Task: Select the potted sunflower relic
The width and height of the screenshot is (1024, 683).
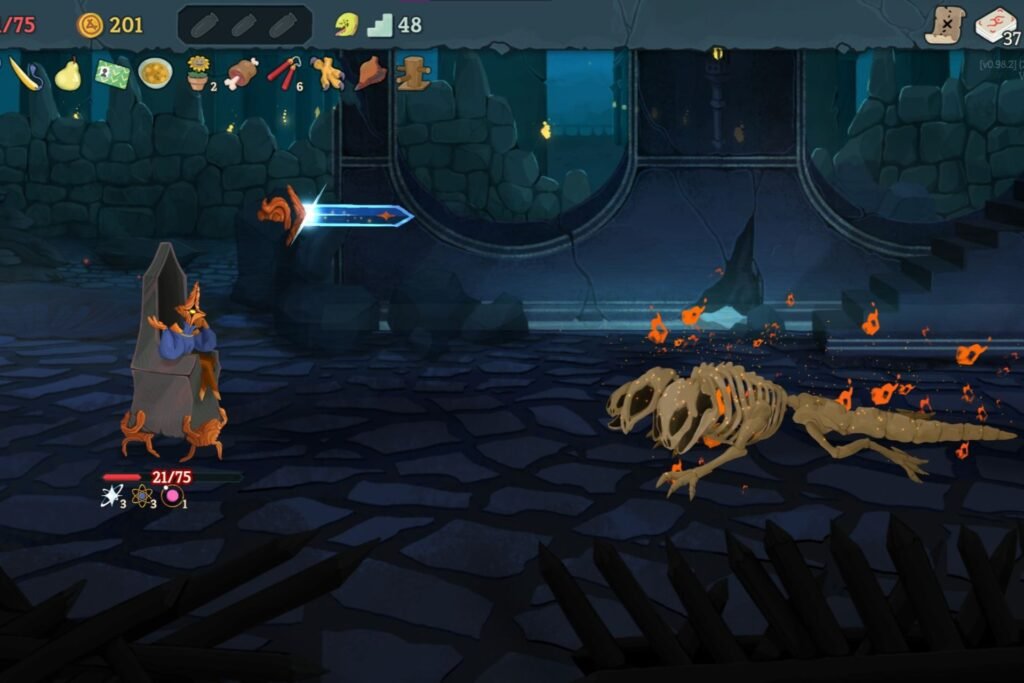Action: (198, 73)
